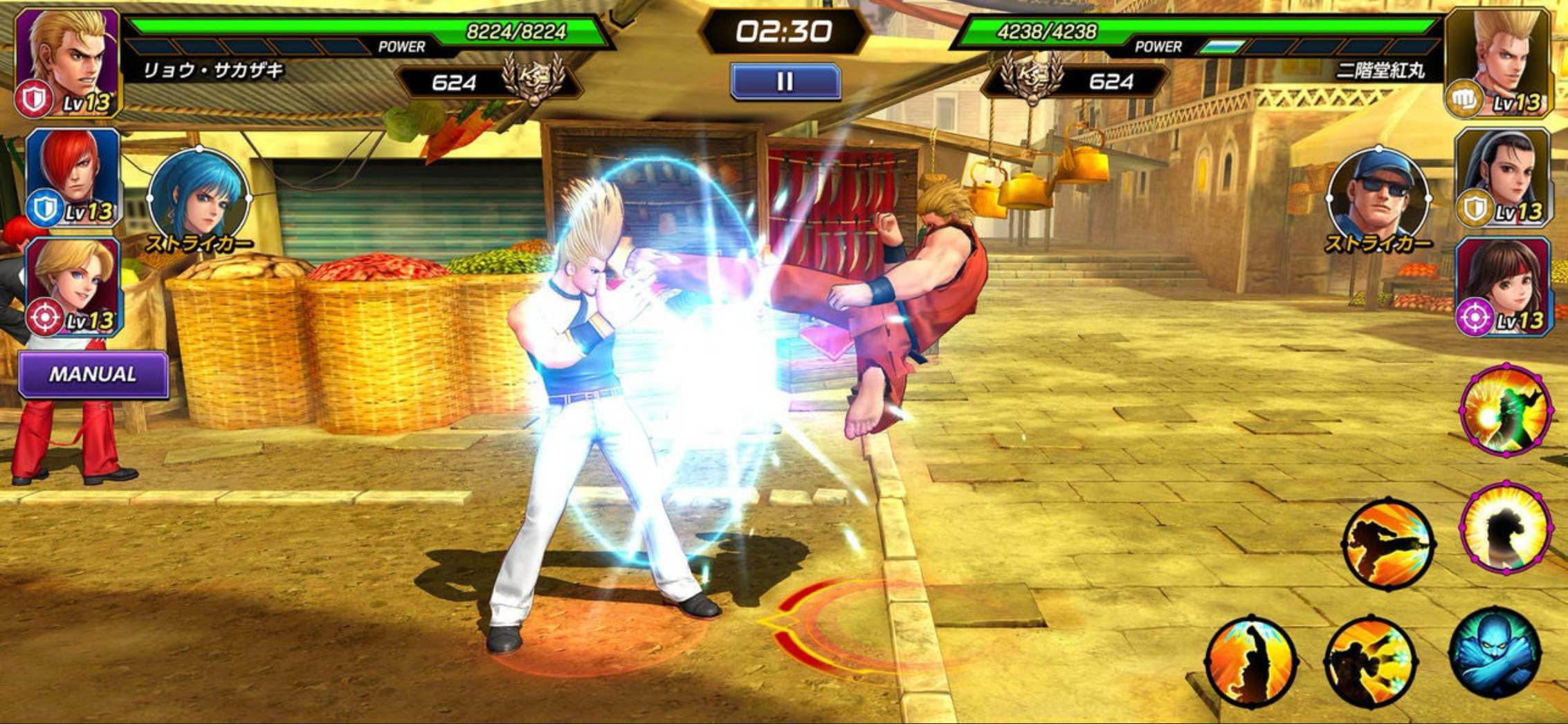
Task: Tap the fist badge on Benimaru's portrait
Action: tap(1463, 98)
